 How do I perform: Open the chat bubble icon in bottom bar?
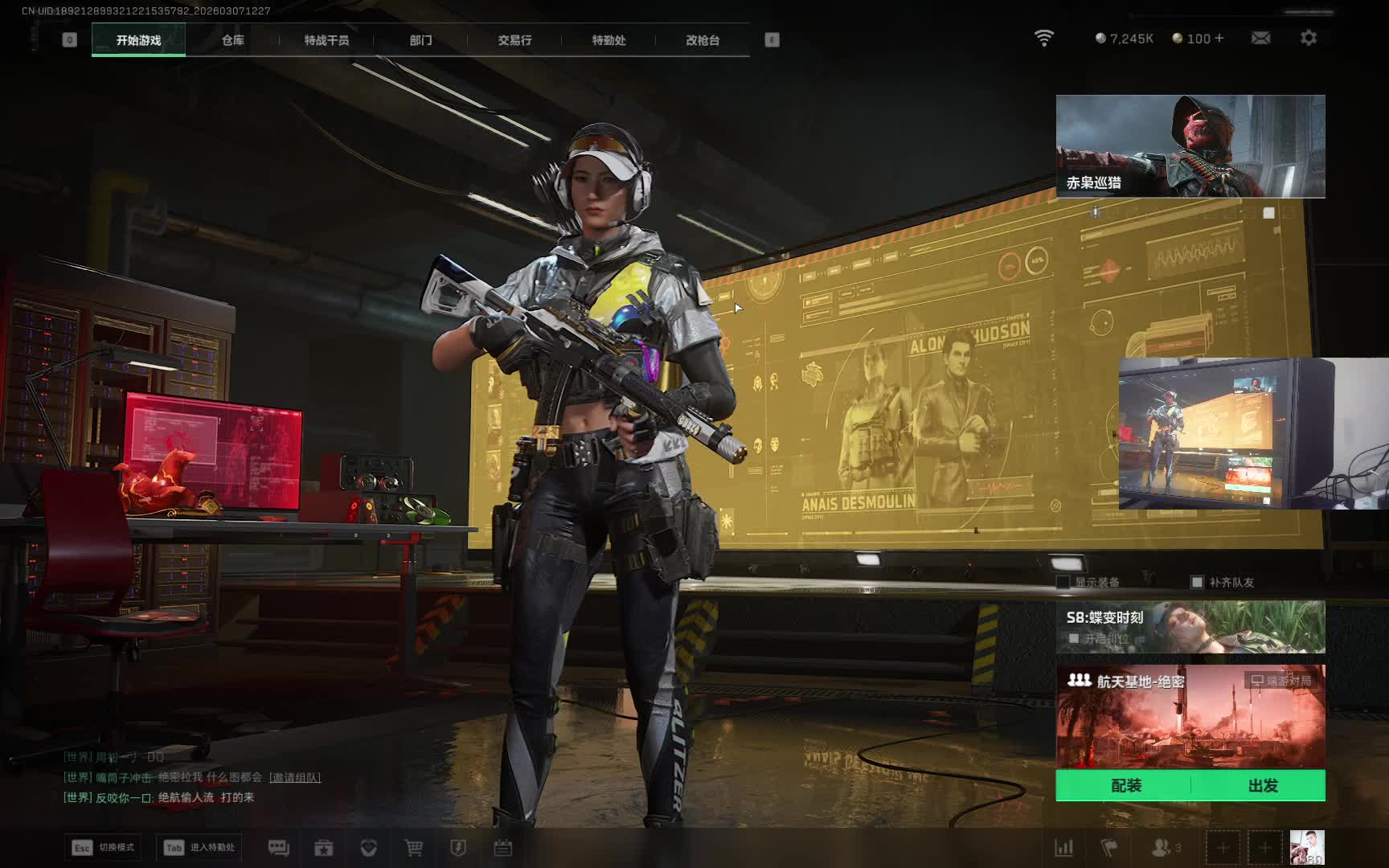pyautogui.click(x=278, y=848)
